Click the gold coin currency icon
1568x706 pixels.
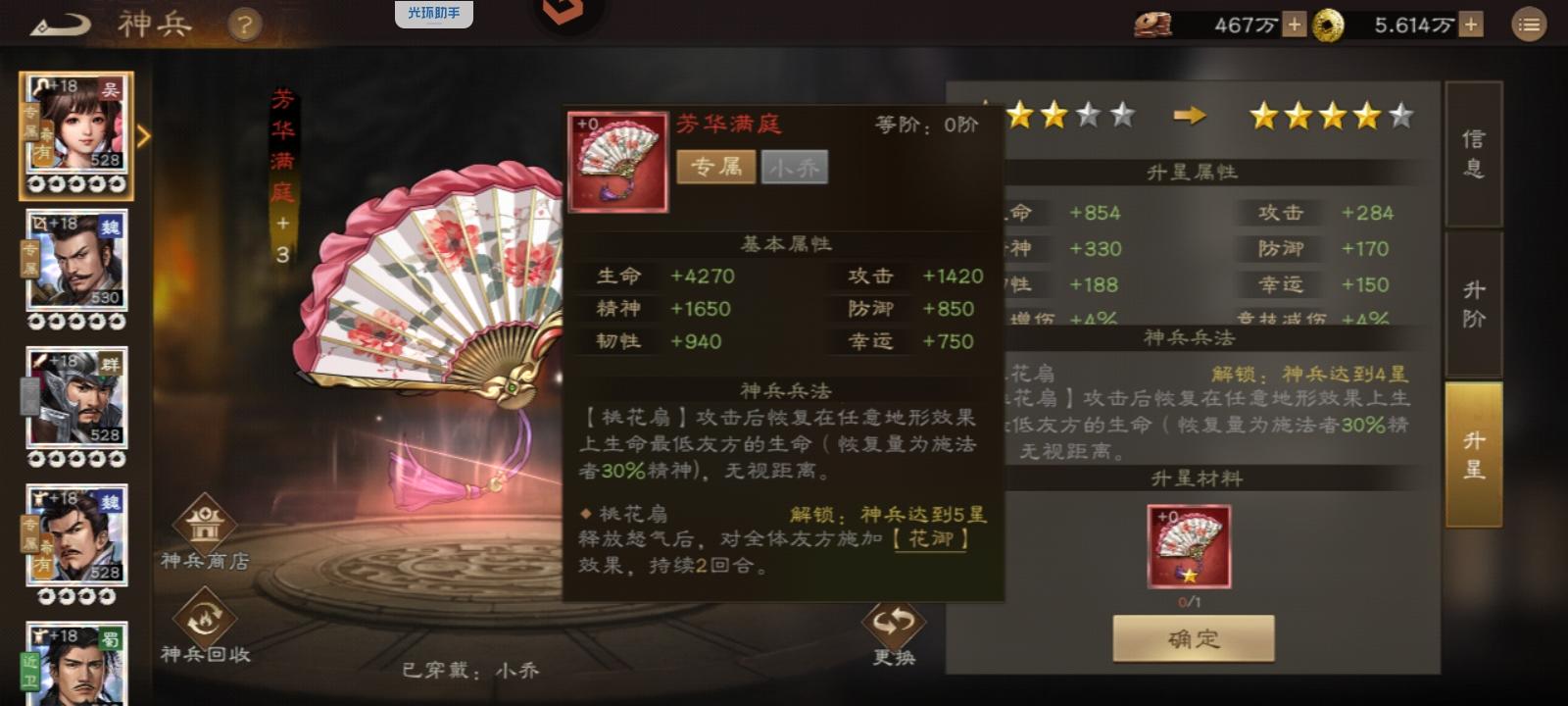coord(1328,22)
